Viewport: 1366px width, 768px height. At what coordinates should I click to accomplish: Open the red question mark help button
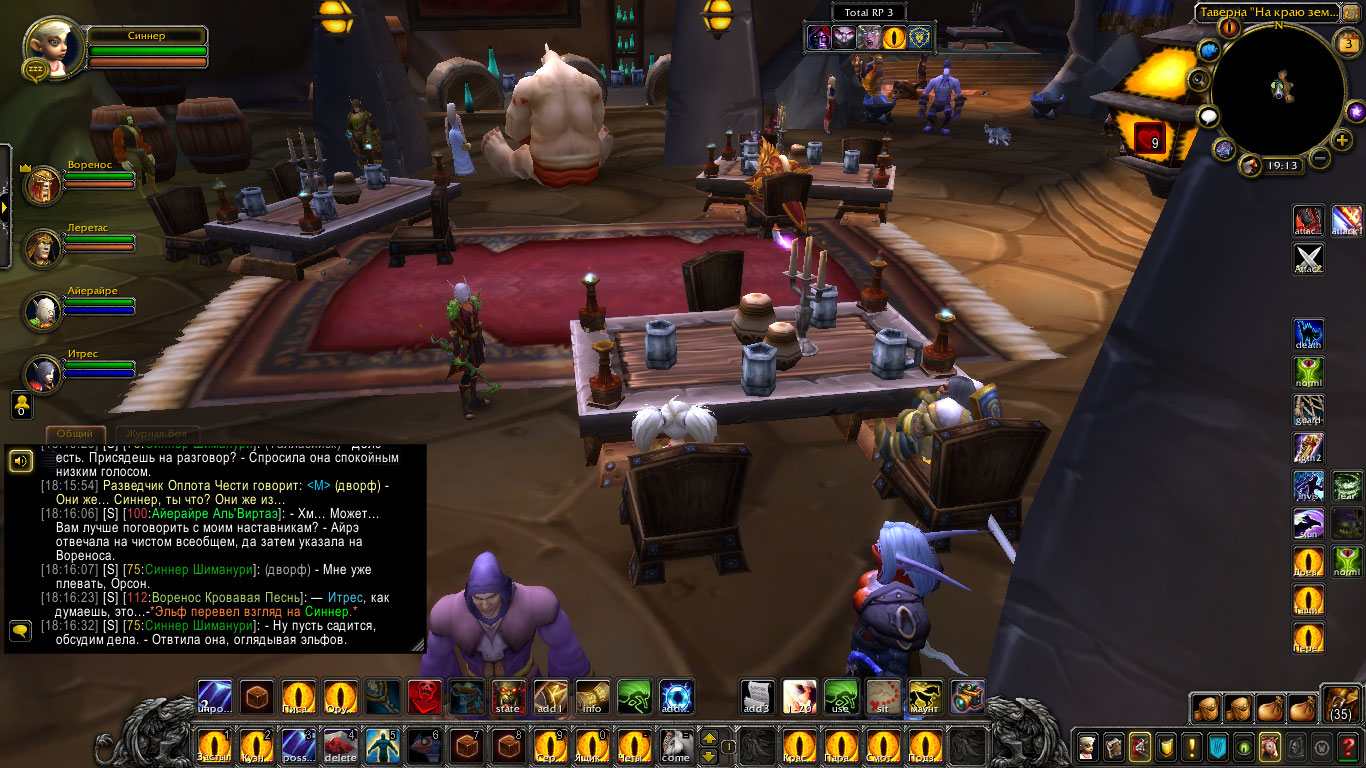coord(1348,746)
